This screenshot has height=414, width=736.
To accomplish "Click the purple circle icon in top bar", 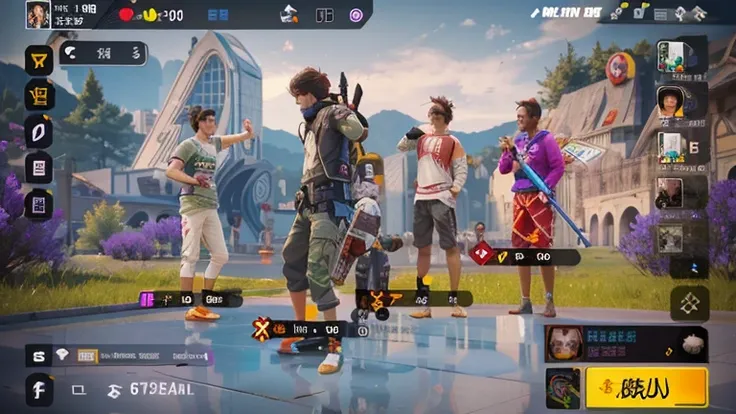I will pyautogui.click(x=356, y=15).
